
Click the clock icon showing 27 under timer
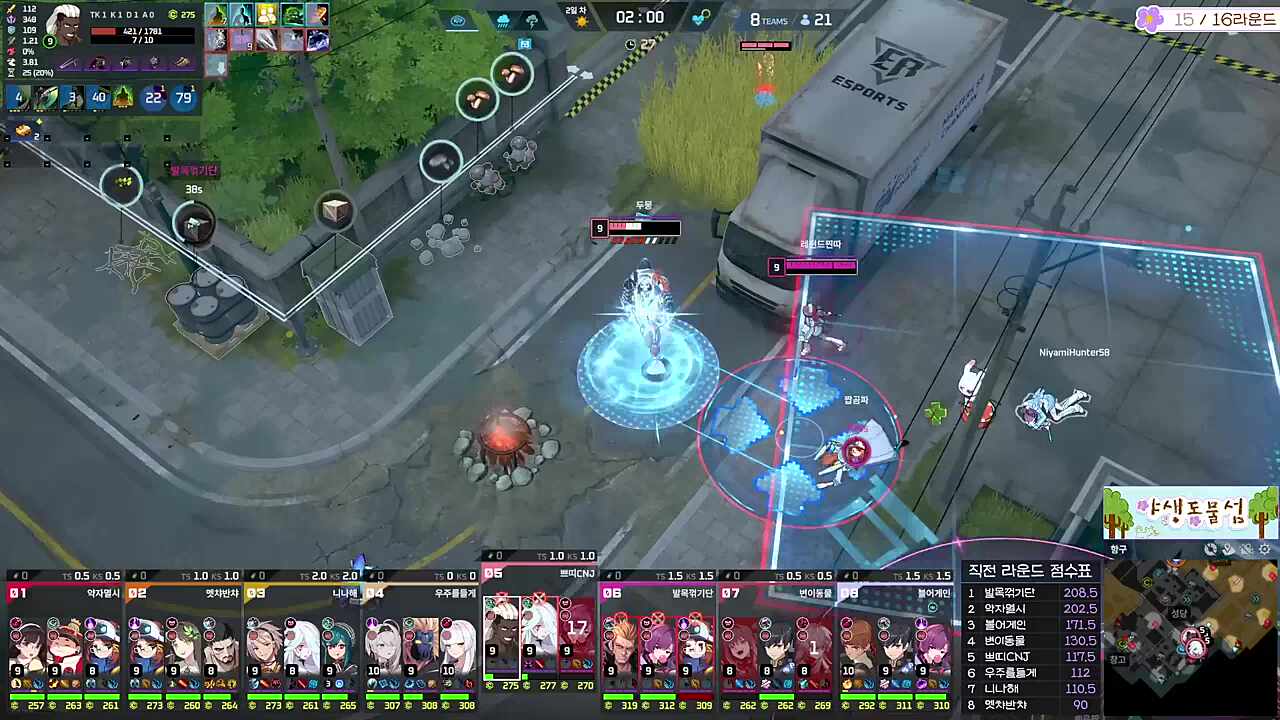630,44
